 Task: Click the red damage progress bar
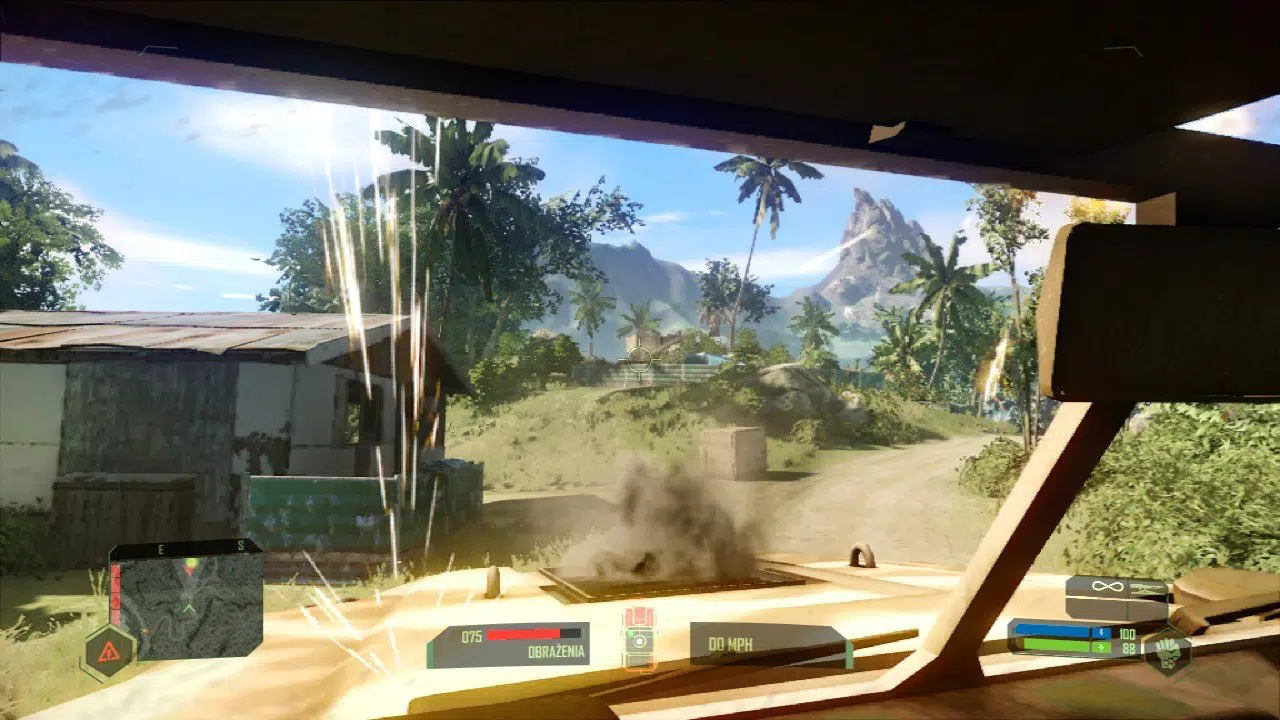pos(522,634)
